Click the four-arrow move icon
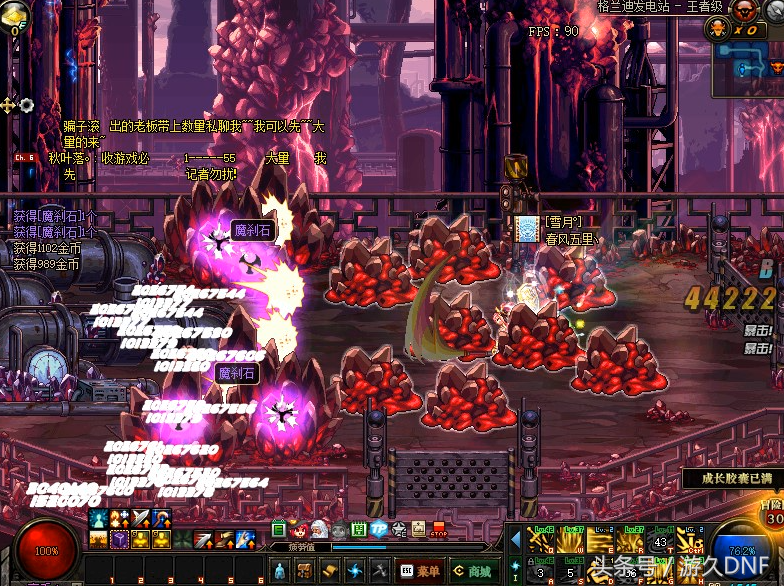Screen dimensions: 784x586 point(8,105)
